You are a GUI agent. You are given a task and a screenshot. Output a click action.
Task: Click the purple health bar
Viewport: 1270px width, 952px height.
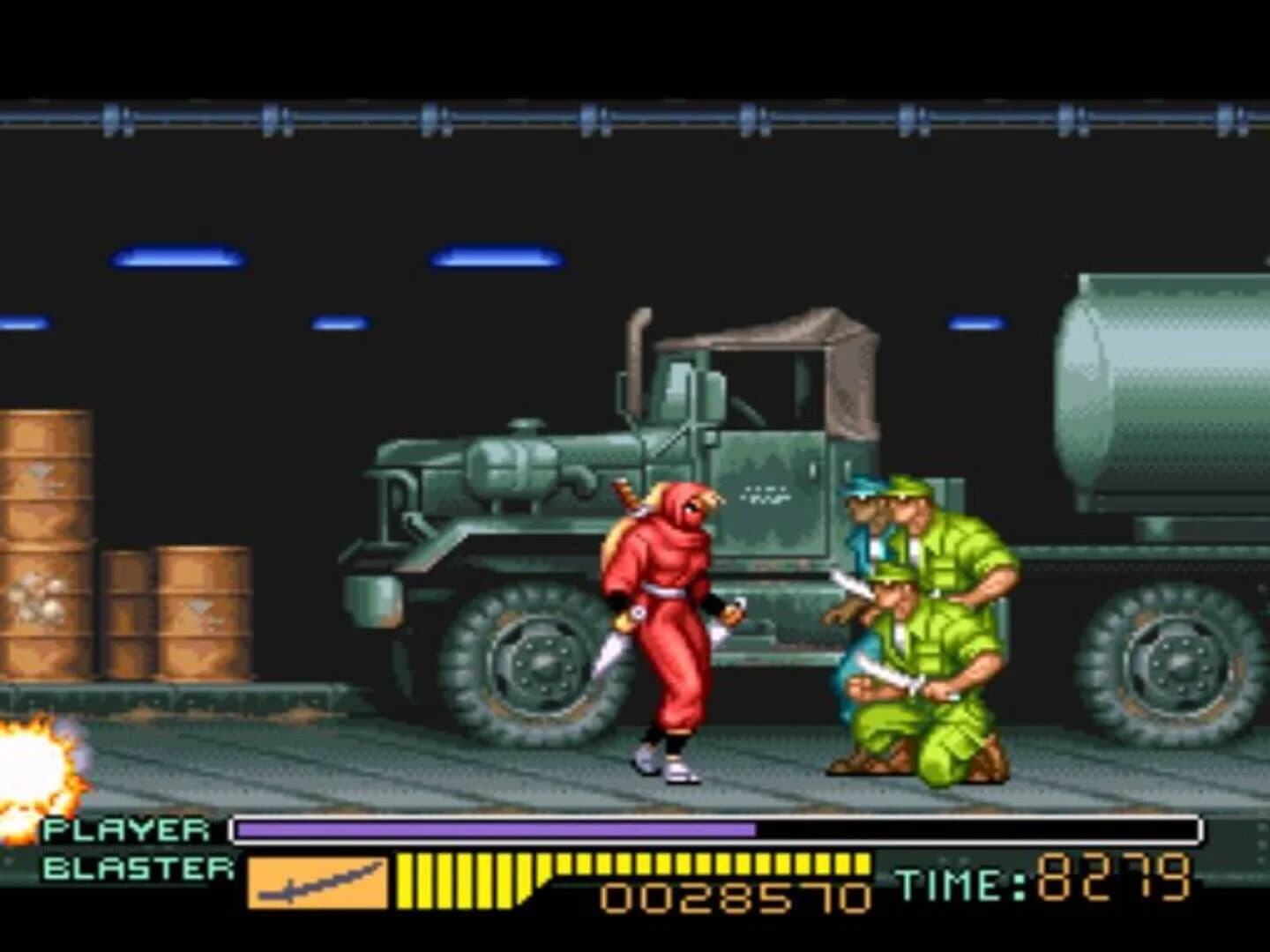[494, 829]
